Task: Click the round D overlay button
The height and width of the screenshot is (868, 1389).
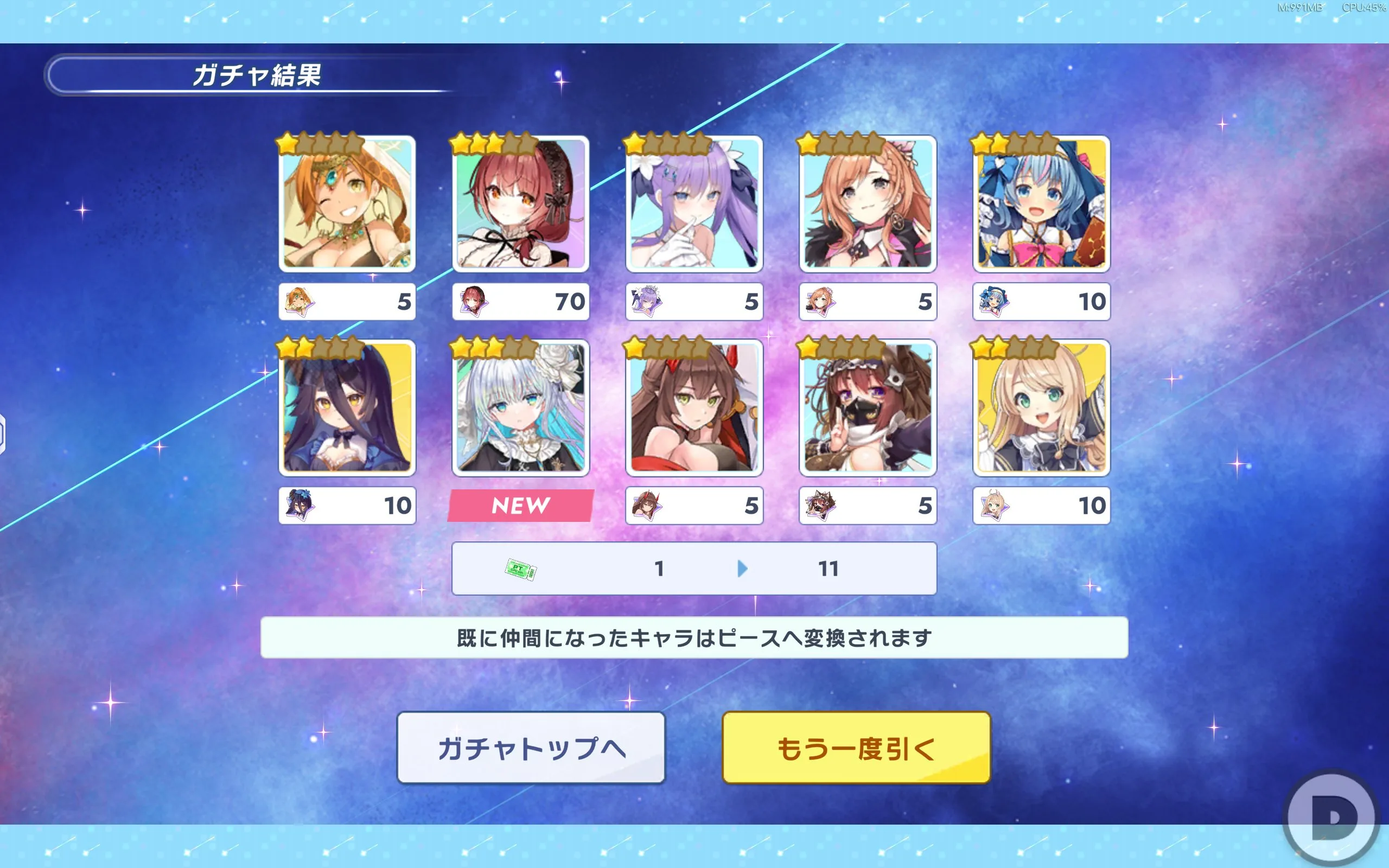Action: pos(1331,816)
